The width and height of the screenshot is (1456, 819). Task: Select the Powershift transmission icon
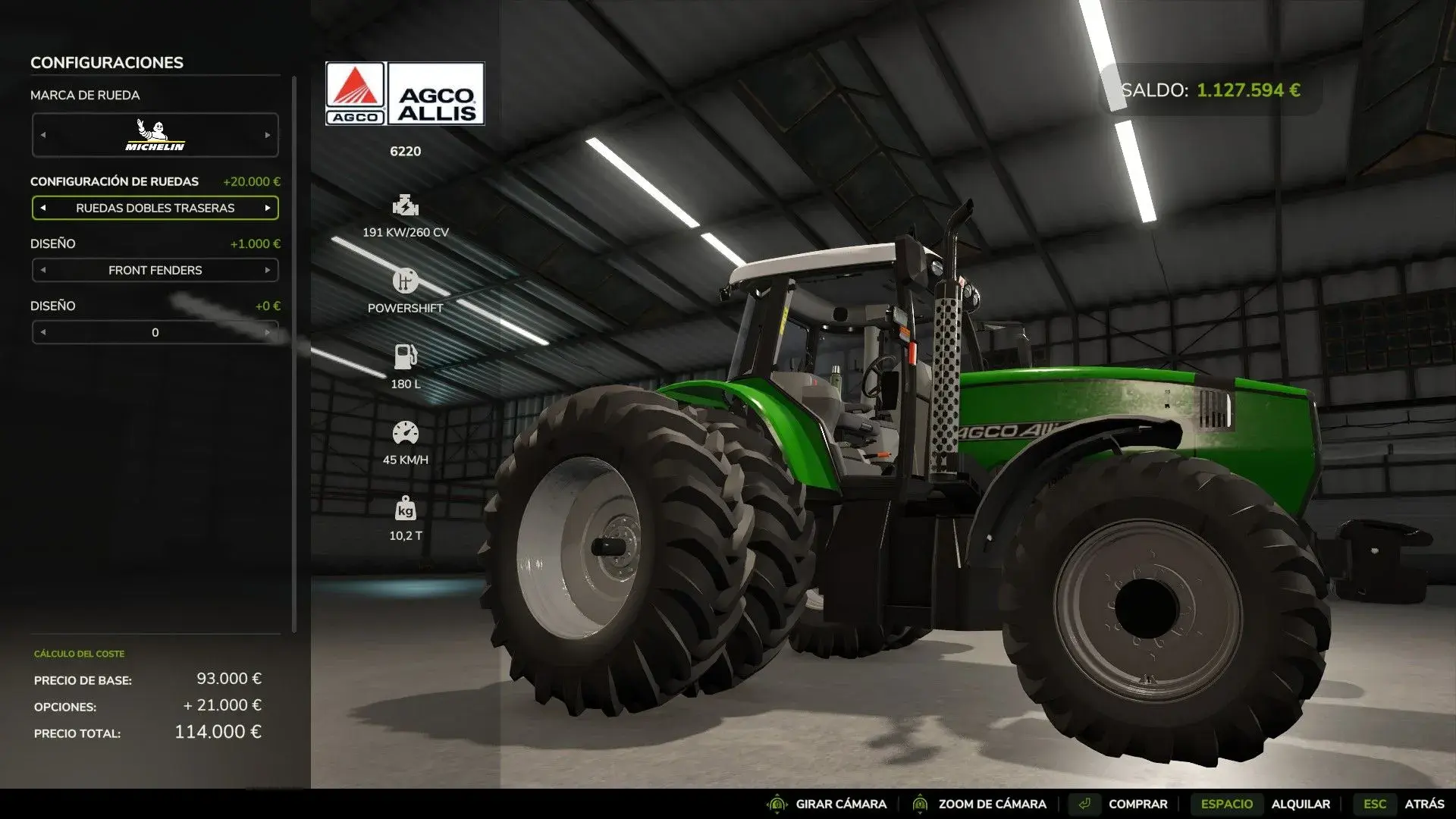406,281
